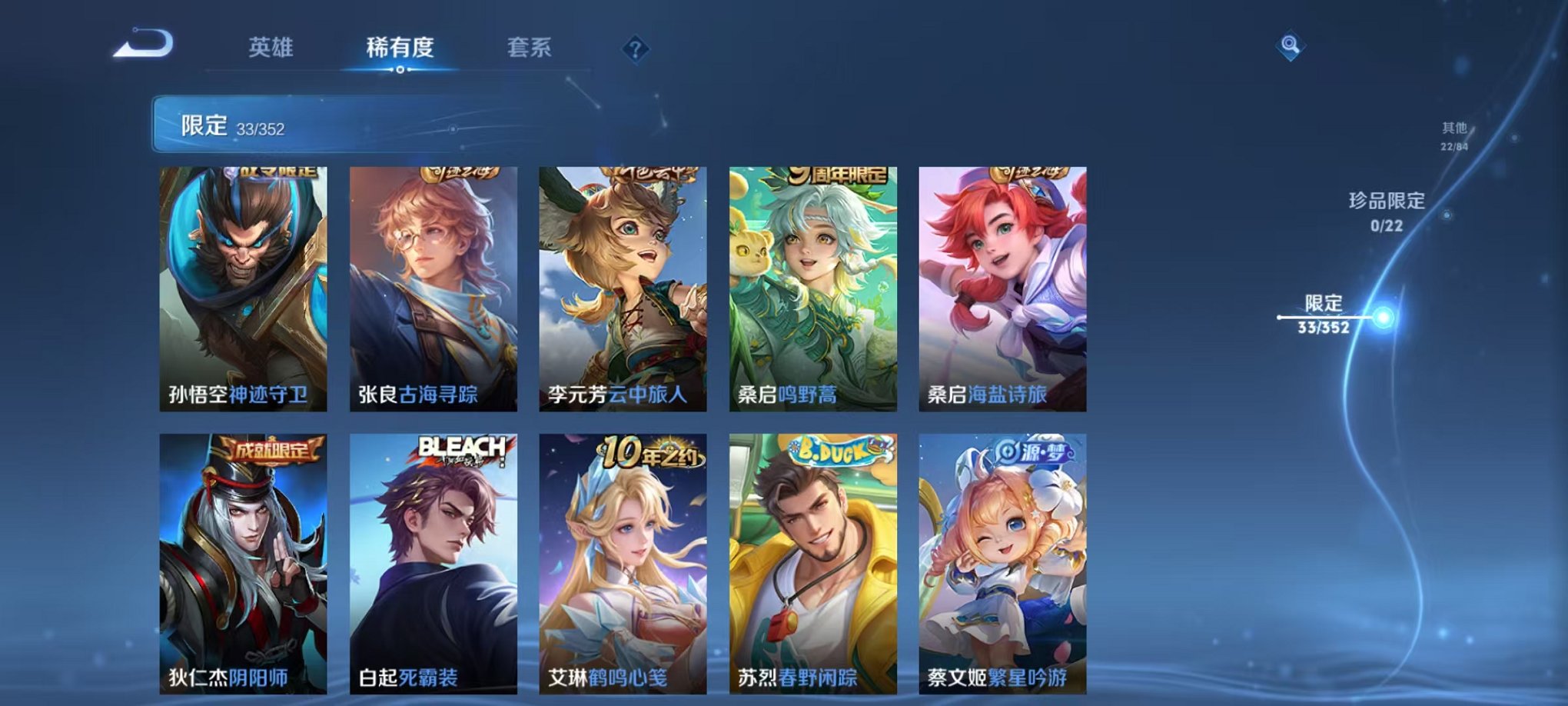The image size is (1568, 706).
Task: Select the 稀有度 tab
Action: [x=399, y=48]
